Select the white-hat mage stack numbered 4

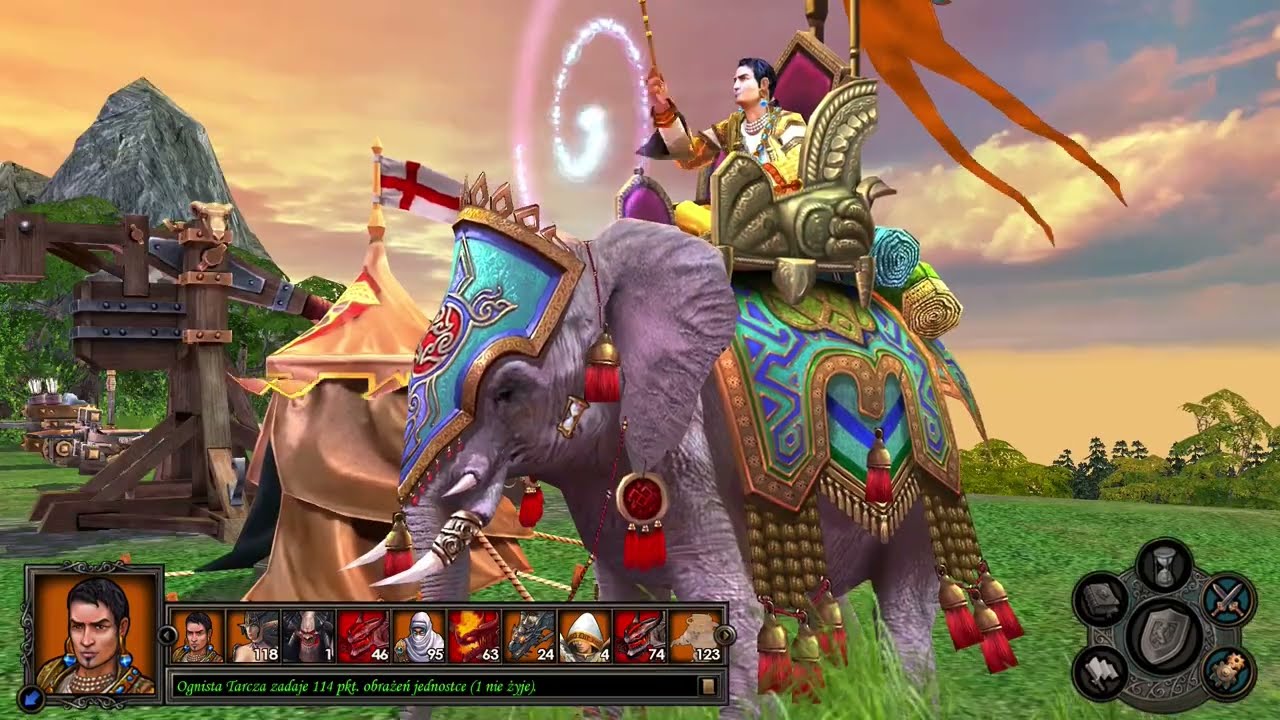click(x=585, y=636)
